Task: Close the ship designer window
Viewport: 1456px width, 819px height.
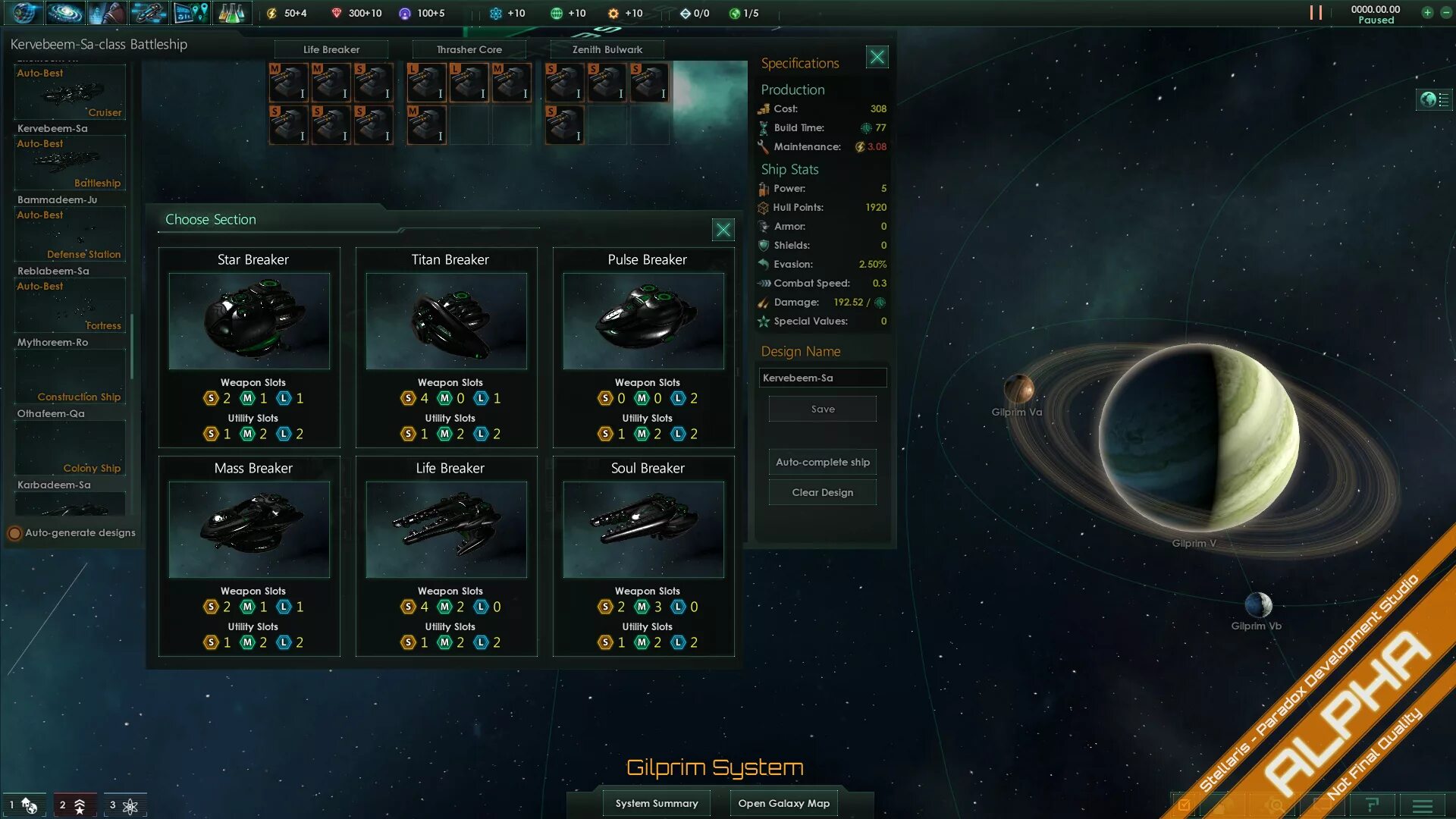Action: (x=877, y=57)
